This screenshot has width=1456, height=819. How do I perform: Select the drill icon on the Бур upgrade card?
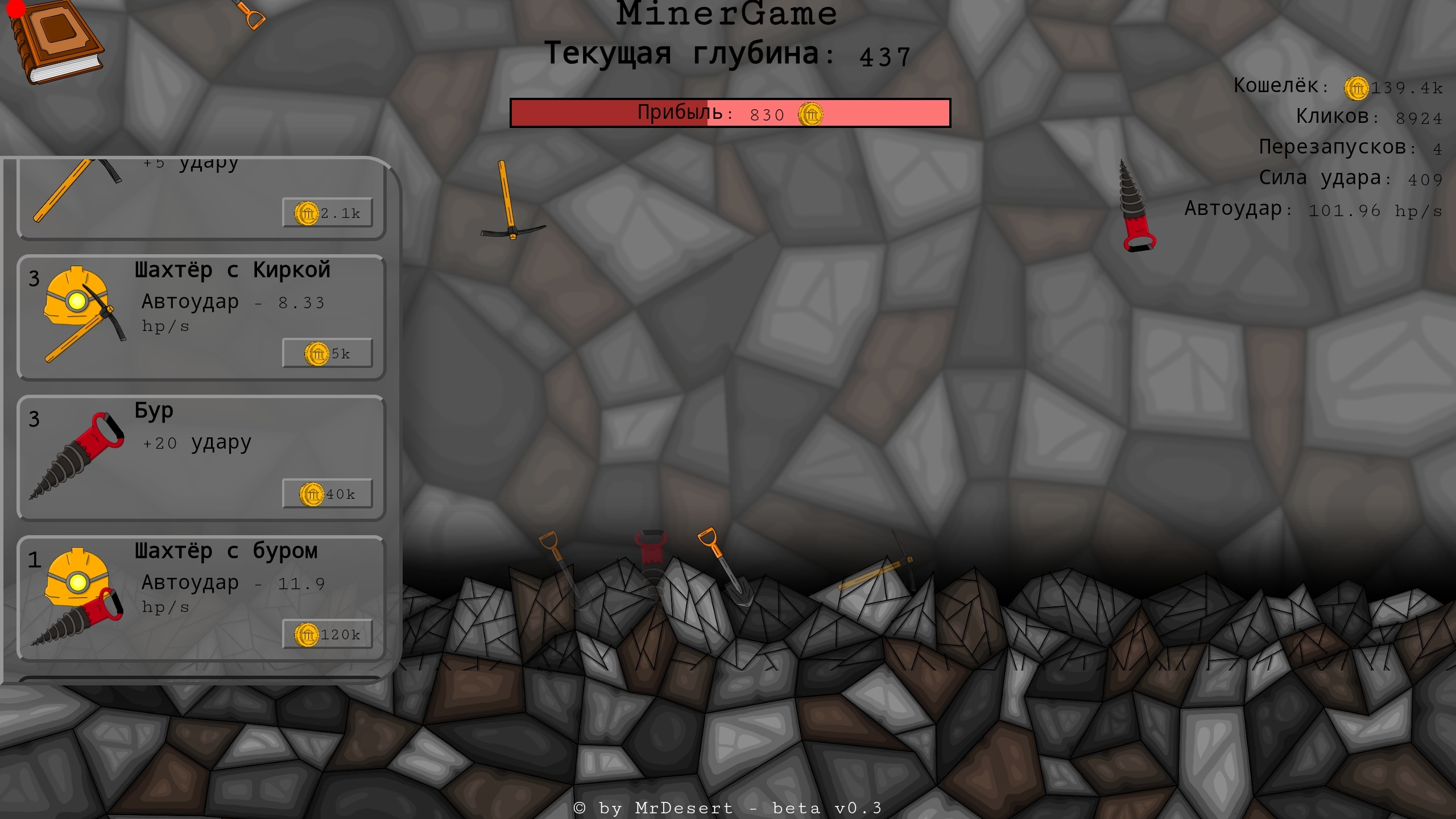(x=77, y=455)
